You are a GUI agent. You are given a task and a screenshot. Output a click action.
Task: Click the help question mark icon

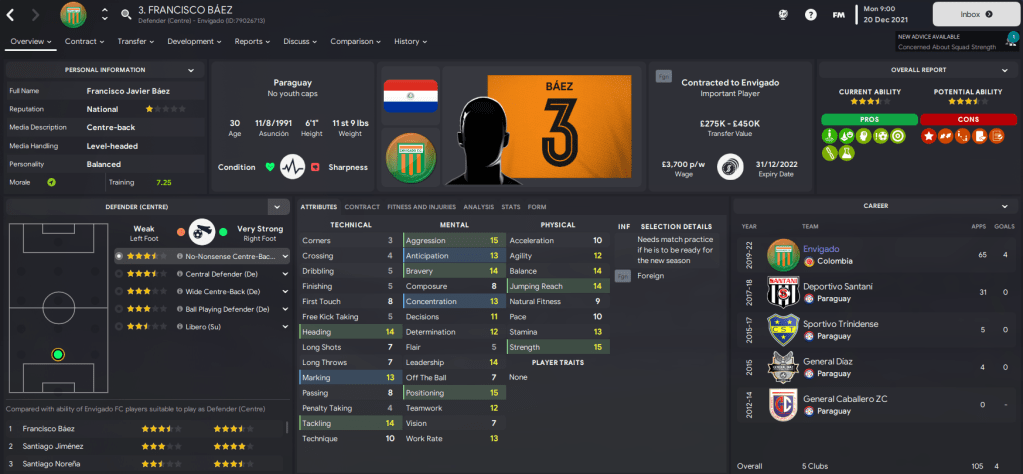click(x=811, y=14)
